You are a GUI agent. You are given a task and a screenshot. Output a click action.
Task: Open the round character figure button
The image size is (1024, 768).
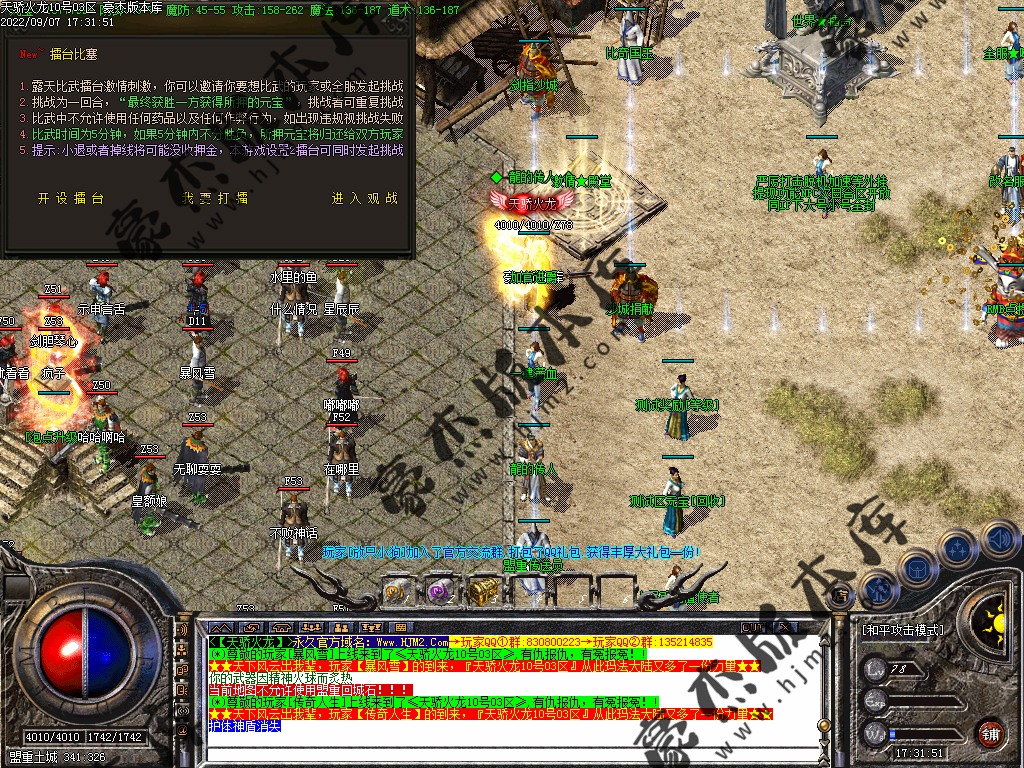(877, 588)
